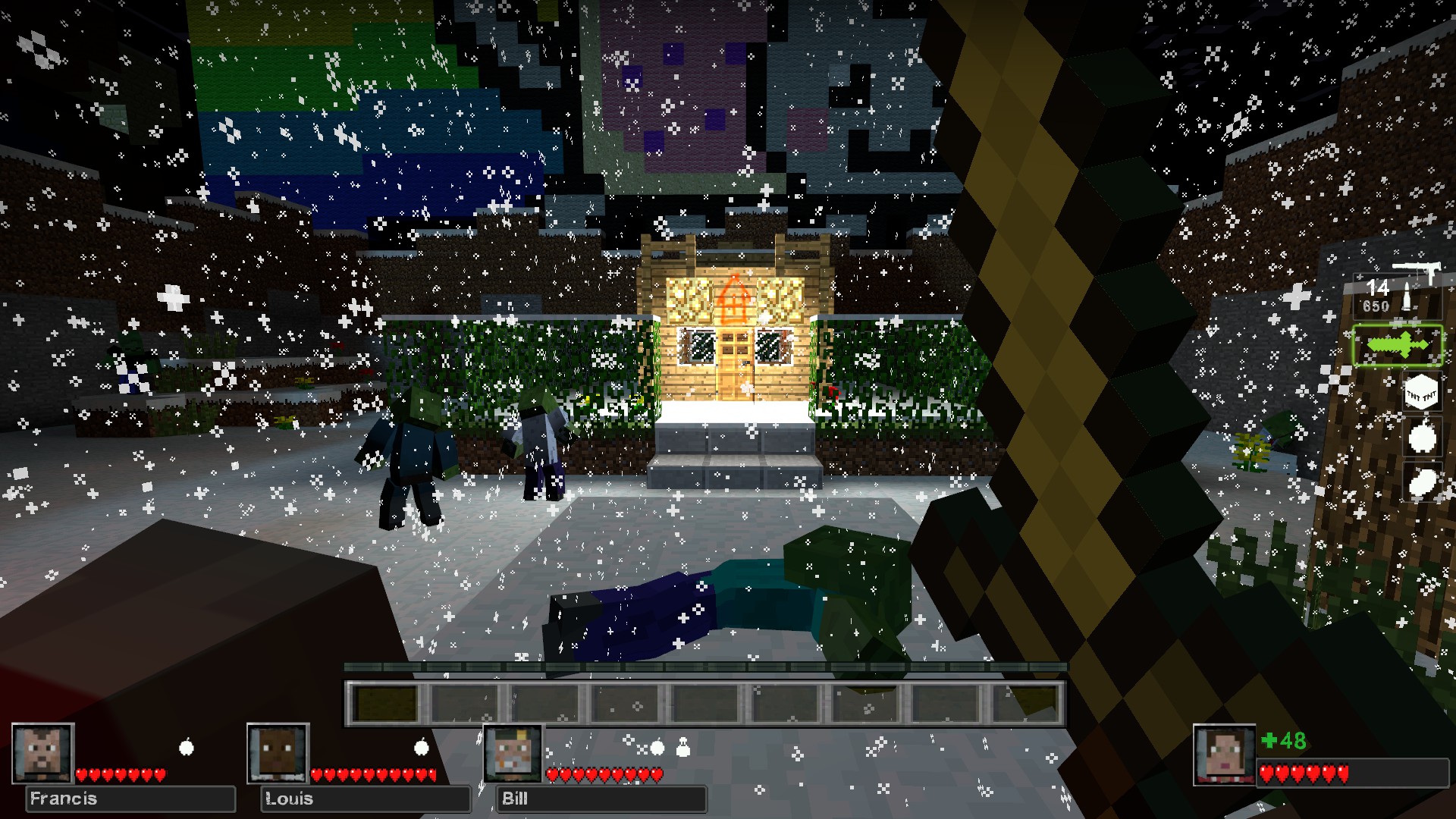1456x819 pixels.
Task: Click Francis's teammate portrait
Action: tap(42, 753)
